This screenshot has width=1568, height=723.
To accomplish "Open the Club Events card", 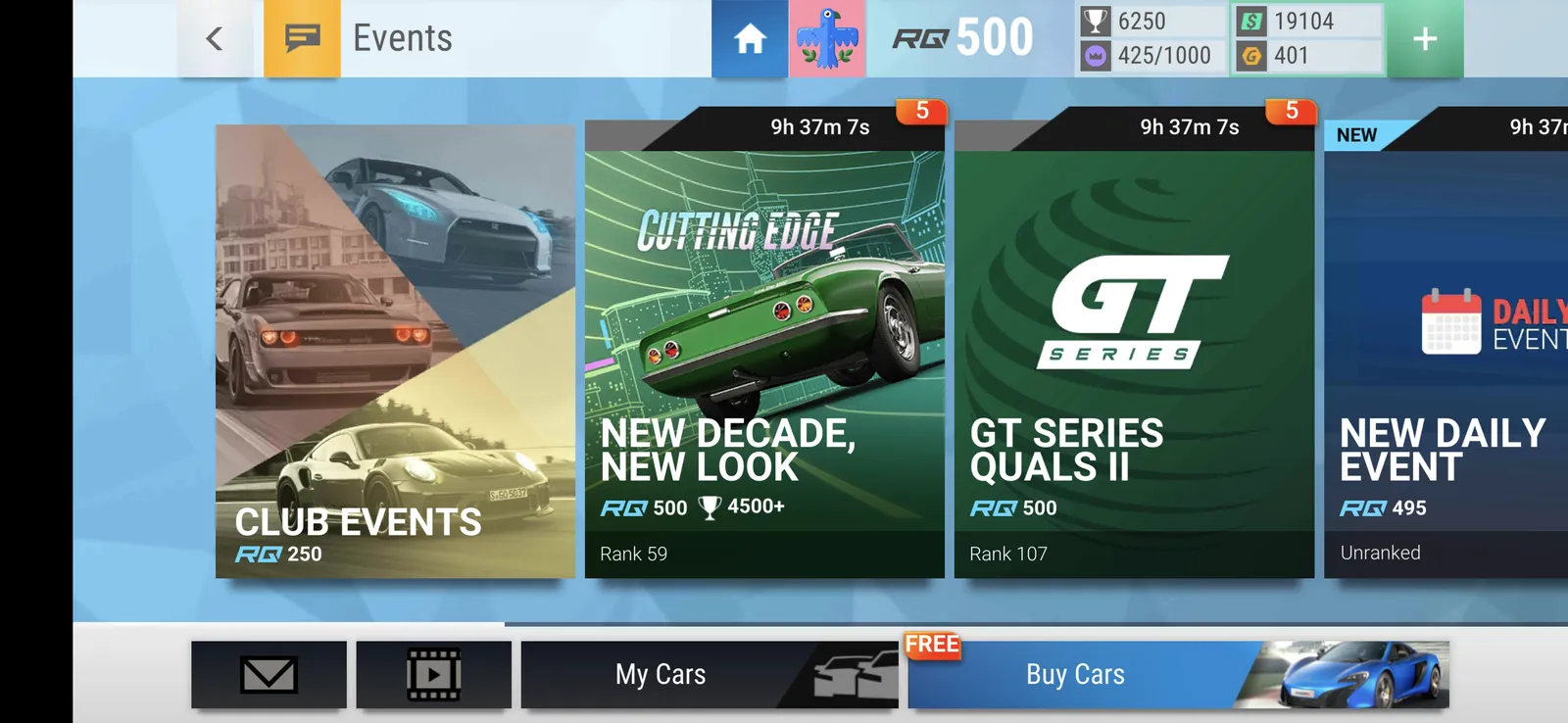I will [395, 351].
